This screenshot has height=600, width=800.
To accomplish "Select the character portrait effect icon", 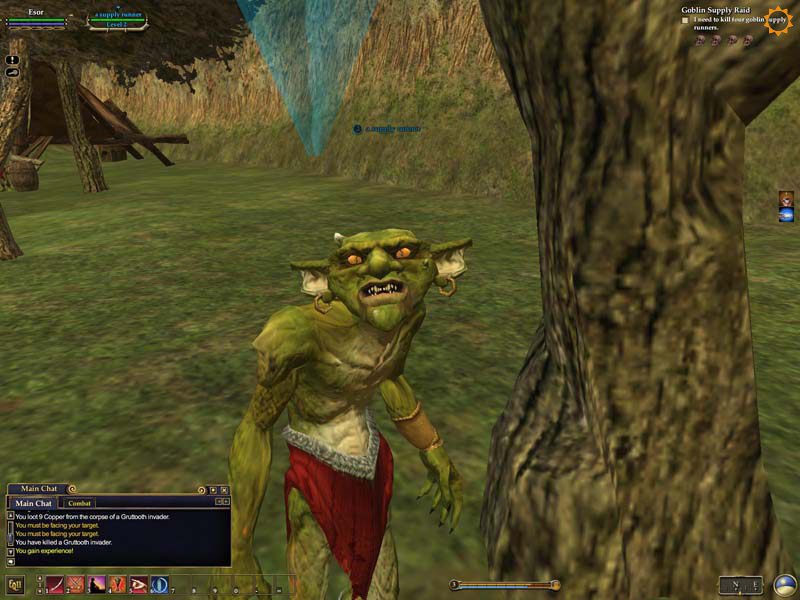I will (786, 199).
